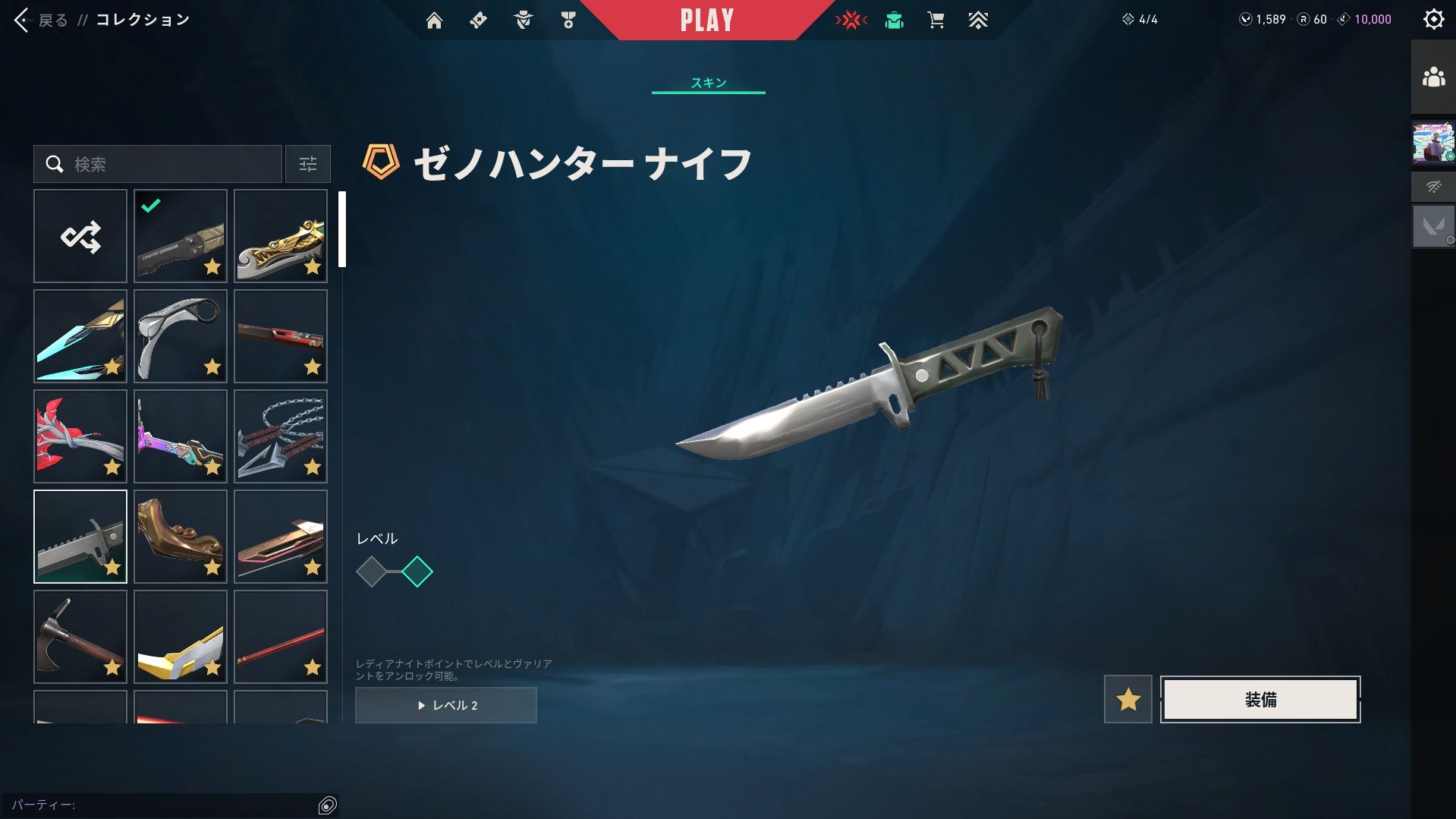This screenshot has width=1456, height=819.
Task: Choose the chained dual blades skin
Action: point(281,436)
